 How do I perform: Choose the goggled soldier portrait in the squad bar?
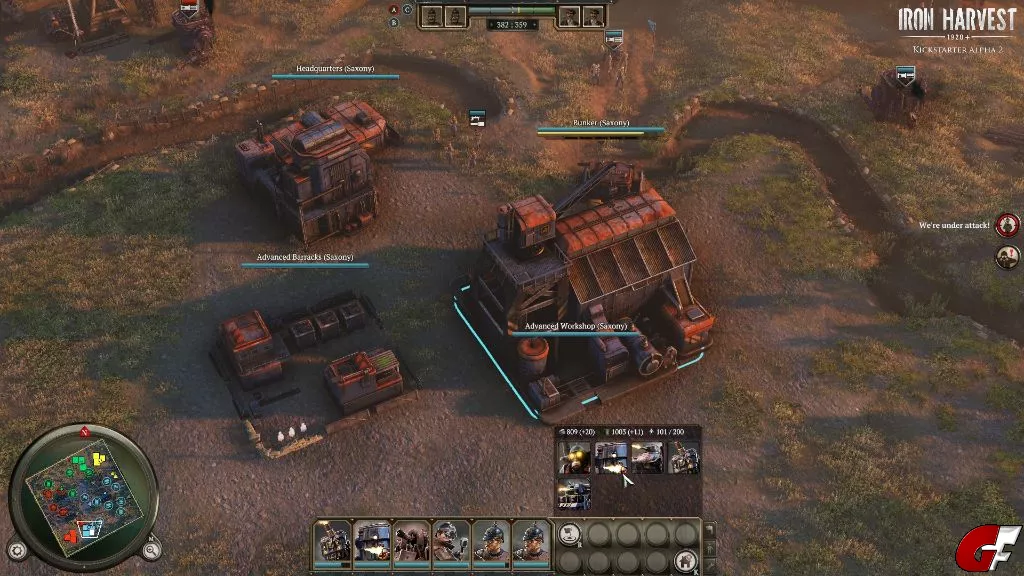[450, 541]
